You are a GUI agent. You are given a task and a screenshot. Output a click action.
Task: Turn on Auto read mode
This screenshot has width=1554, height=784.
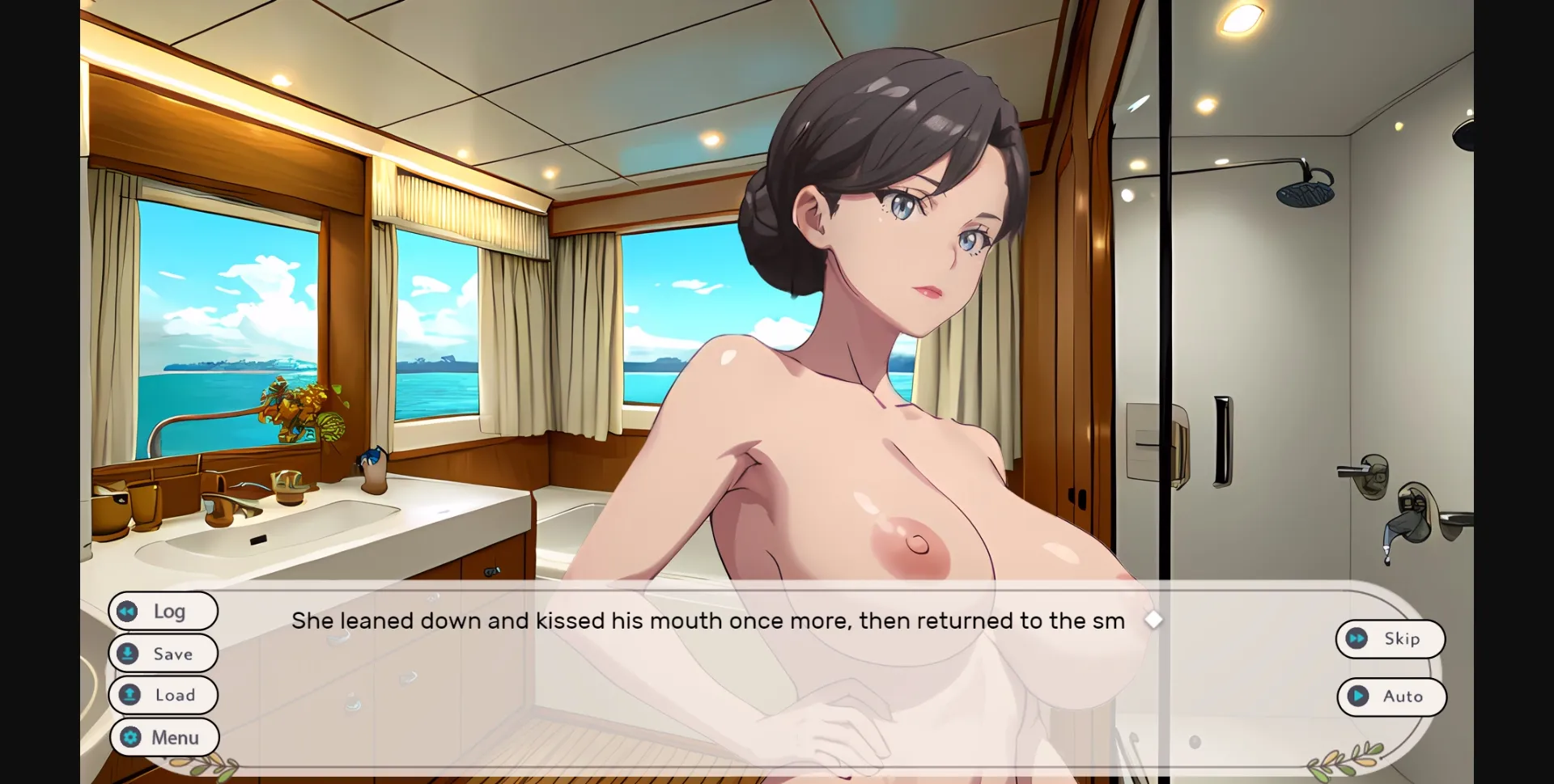(x=1391, y=697)
